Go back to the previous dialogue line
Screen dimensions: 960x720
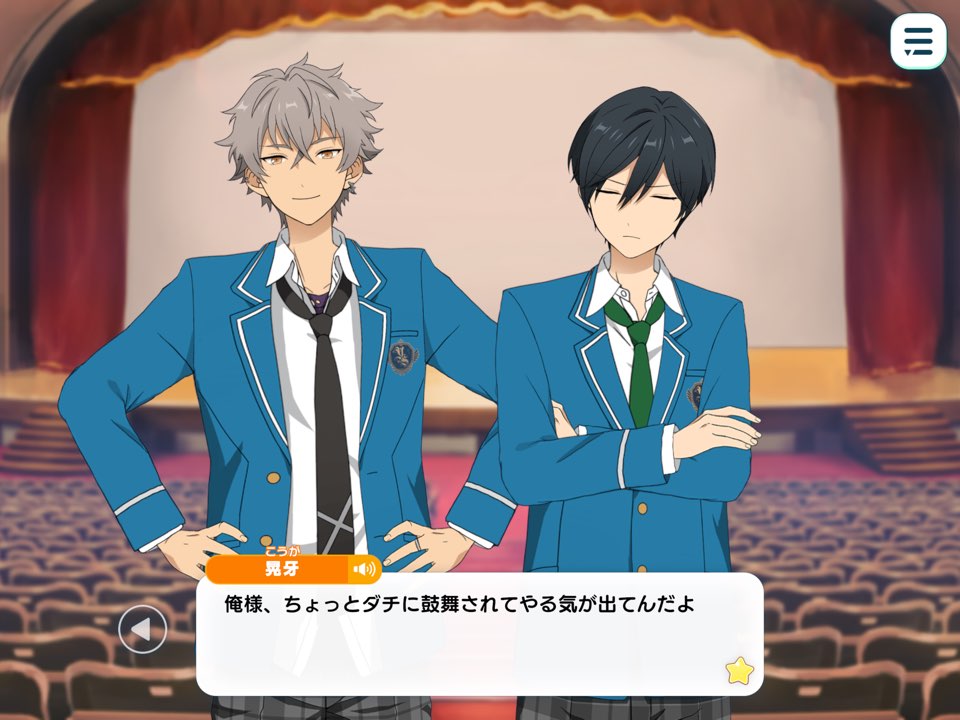[143, 630]
